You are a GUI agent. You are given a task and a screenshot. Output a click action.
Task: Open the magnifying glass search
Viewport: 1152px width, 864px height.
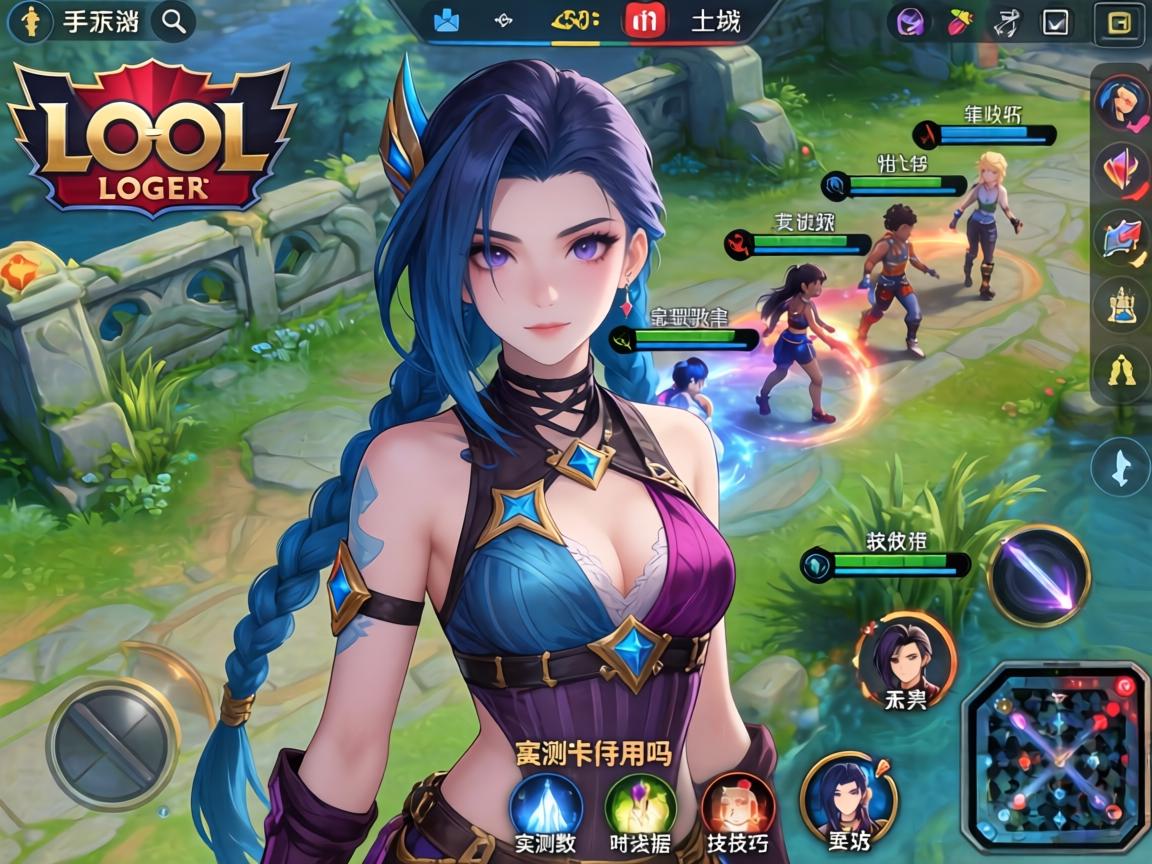point(175,21)
